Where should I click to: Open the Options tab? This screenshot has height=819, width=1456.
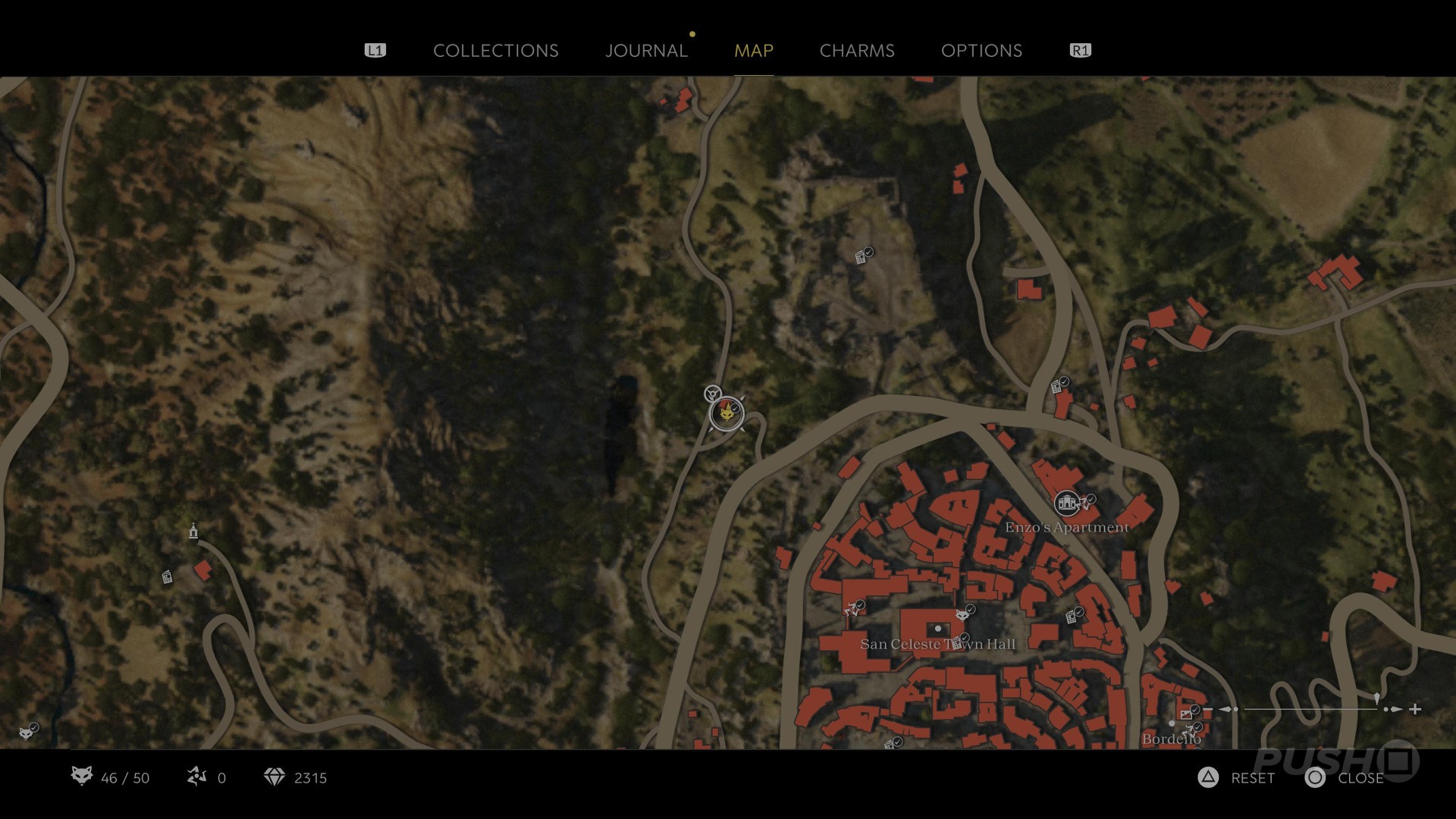point(981,51)
